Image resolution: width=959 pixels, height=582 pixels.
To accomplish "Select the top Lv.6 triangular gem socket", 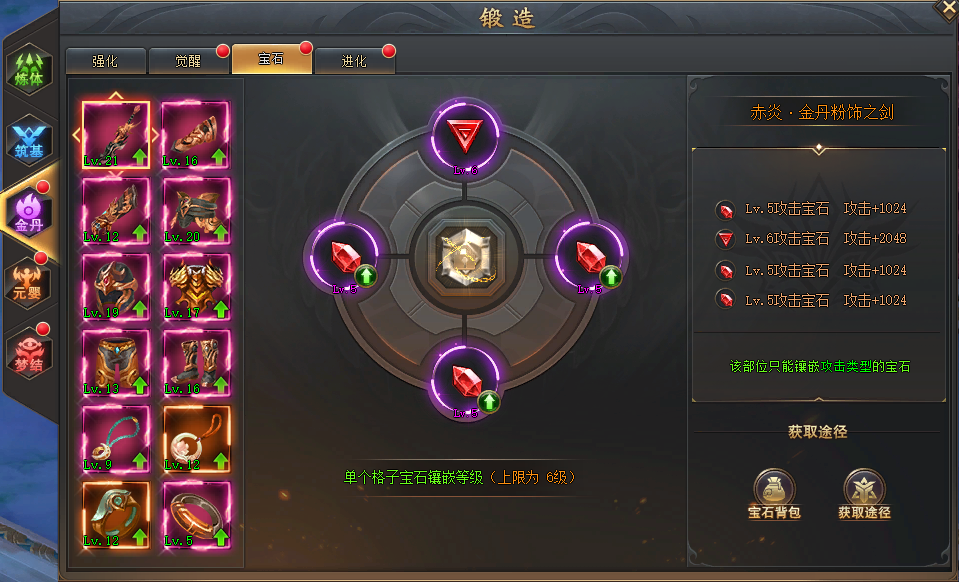I will (464, 135).
